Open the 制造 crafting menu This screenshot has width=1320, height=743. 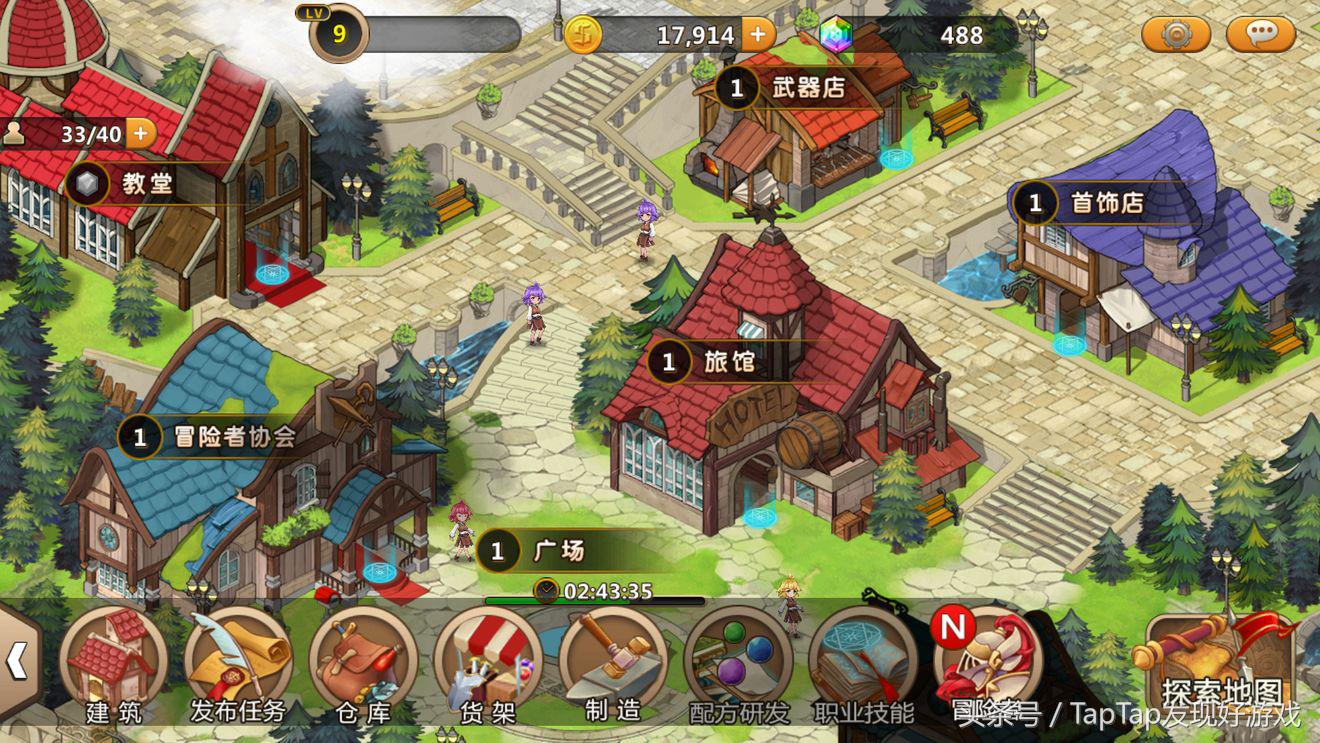point(613,662)
